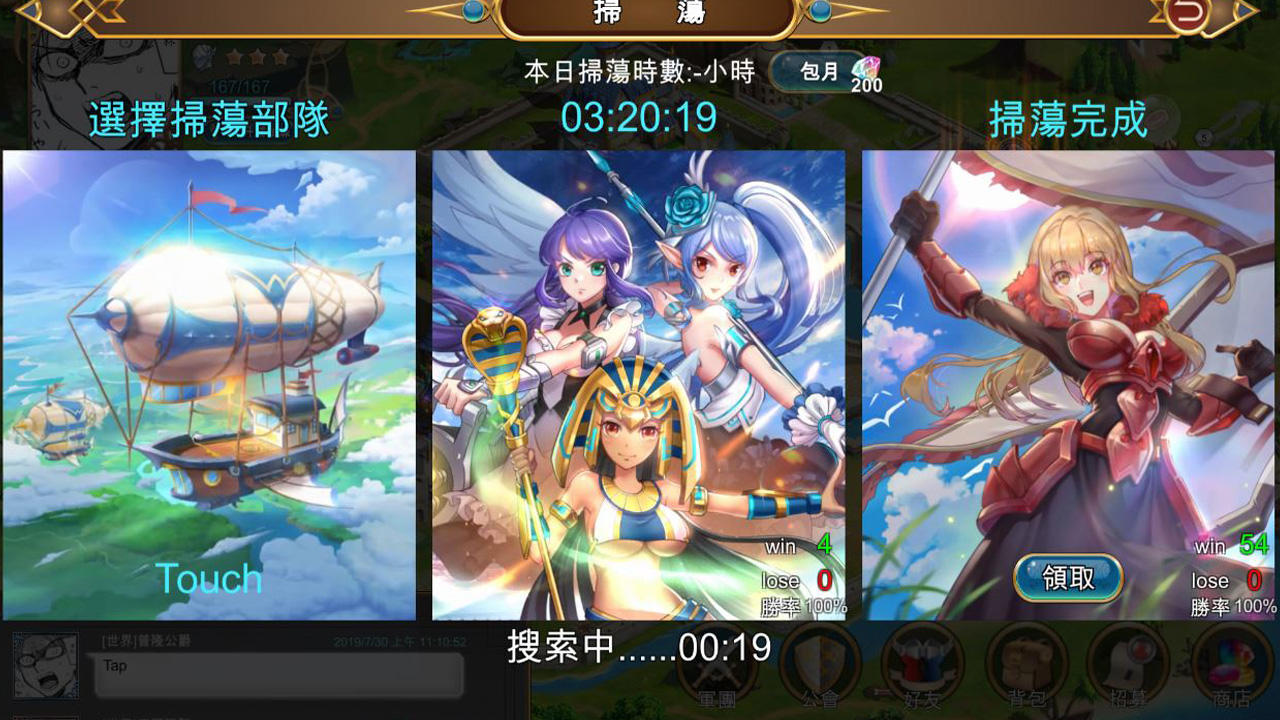Click the [世界]普隆公爵 chat channel label
Screen dimensions: 1280x720
tap(145, 640)
